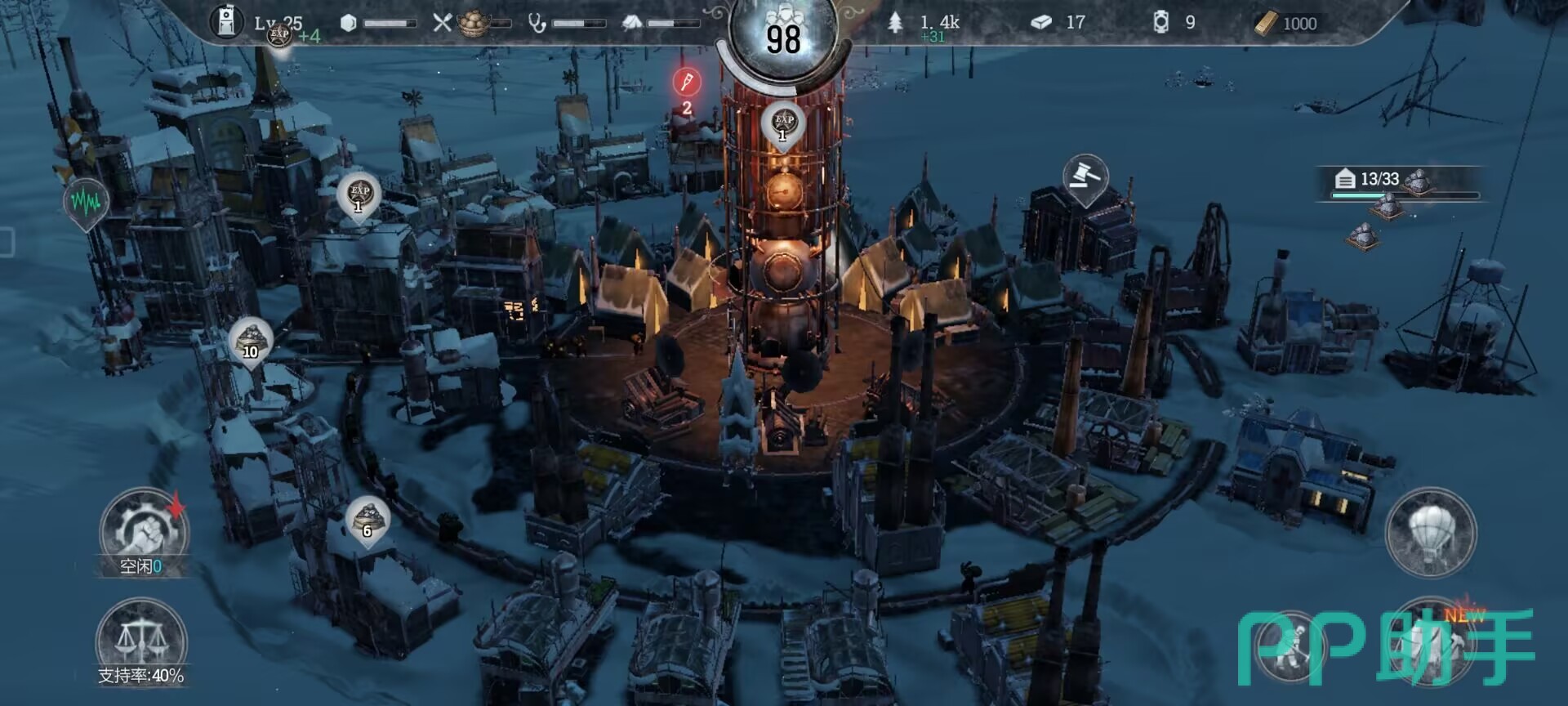
Task: Open the gavel law marker
Action: tap(1085, 176)
